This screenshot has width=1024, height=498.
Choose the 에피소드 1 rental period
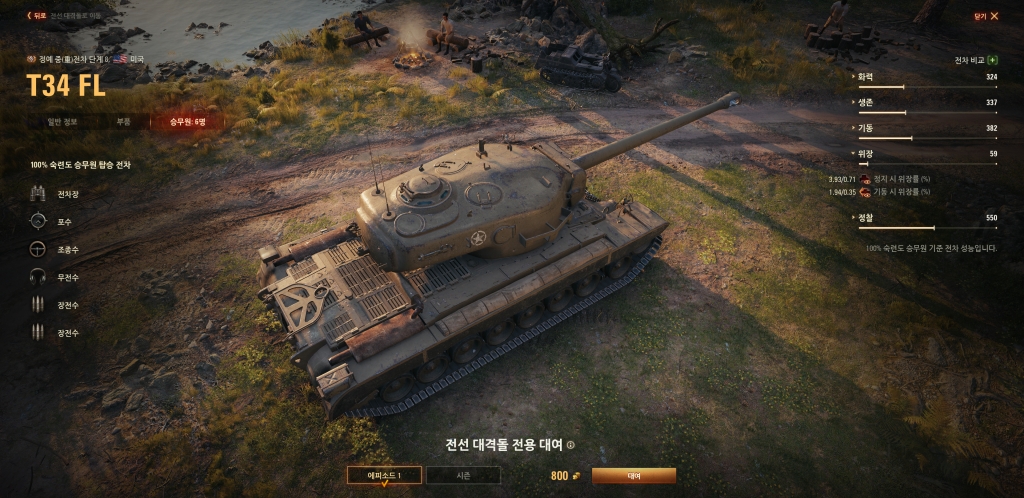[x=384, y=476]
